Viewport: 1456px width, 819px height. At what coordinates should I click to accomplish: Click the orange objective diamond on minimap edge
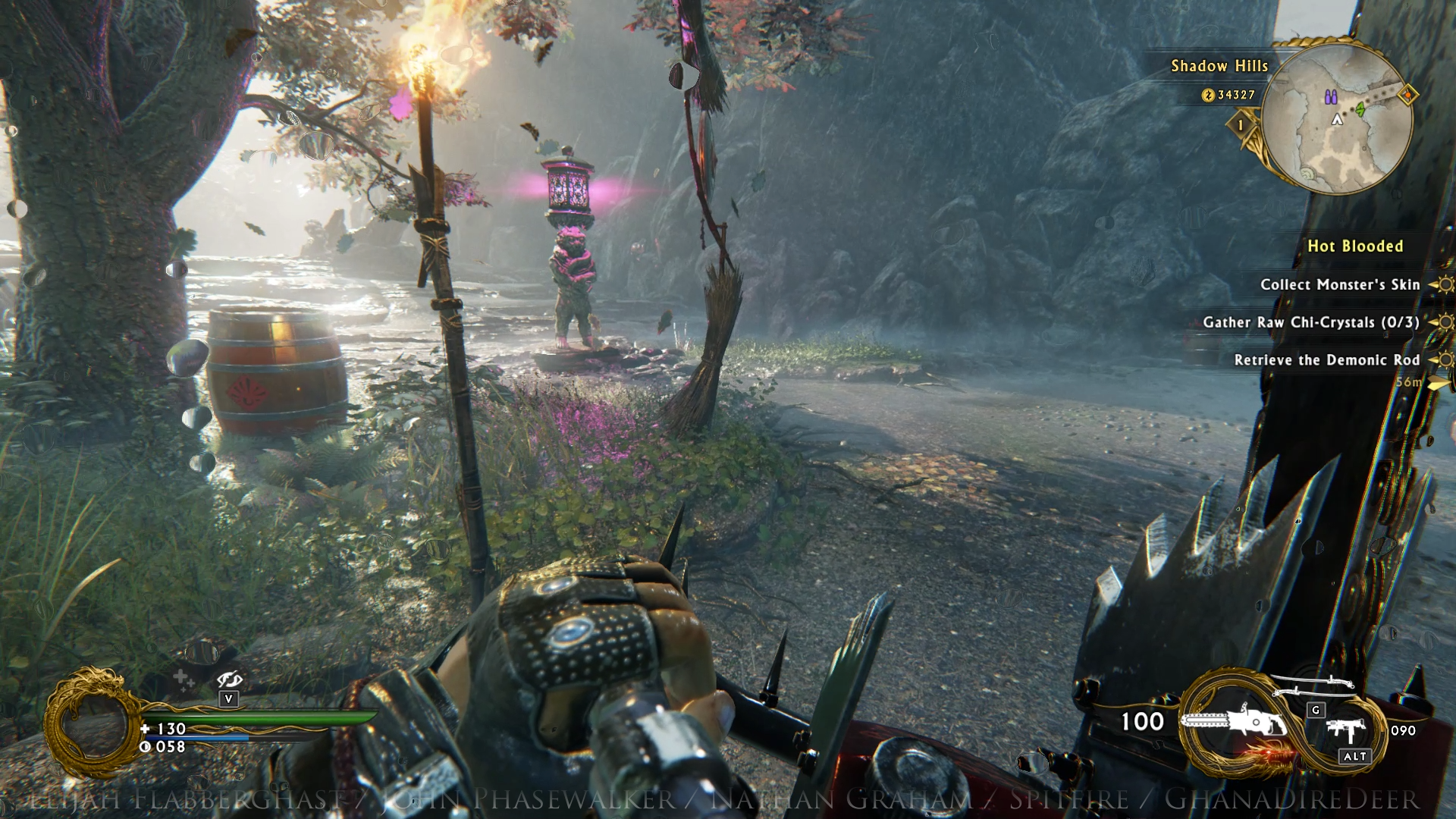tap(1407, 95)
